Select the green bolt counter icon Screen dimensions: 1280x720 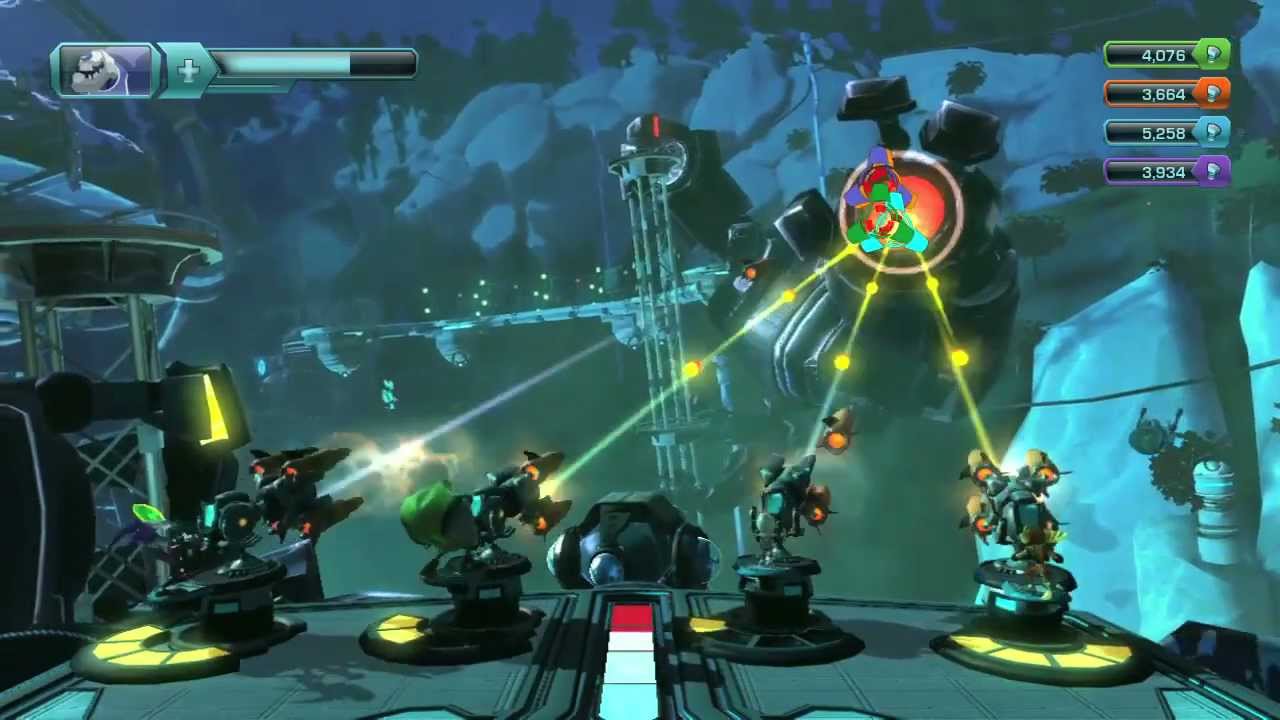click(x=1213, y=55)
